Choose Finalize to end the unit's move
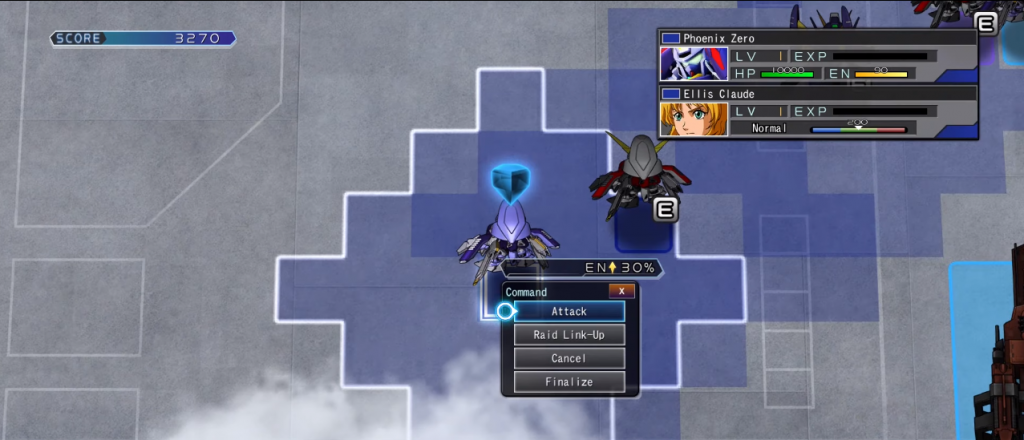1024x440 pixels. pos(569,382)
